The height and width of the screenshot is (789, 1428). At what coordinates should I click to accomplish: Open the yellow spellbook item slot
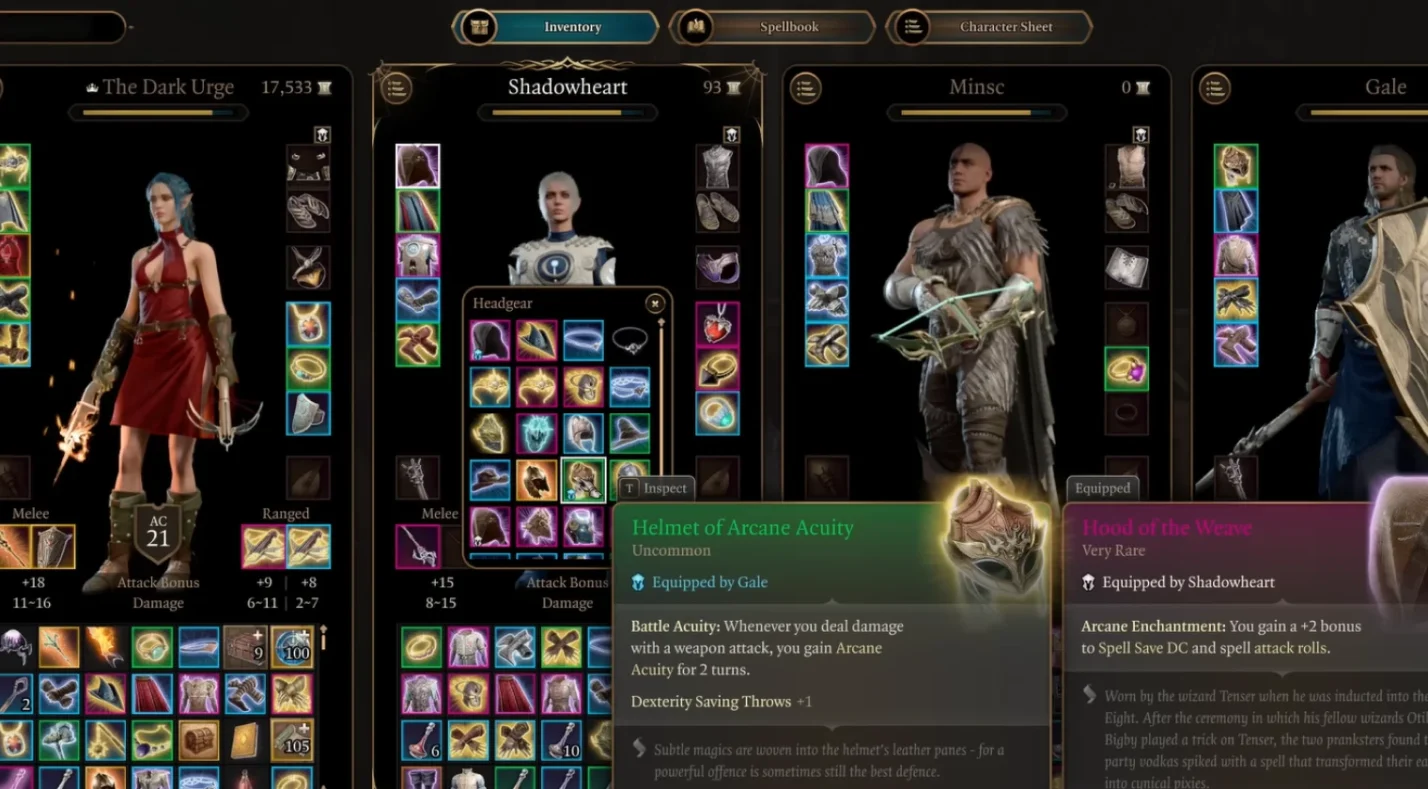(x=245, y=740)
